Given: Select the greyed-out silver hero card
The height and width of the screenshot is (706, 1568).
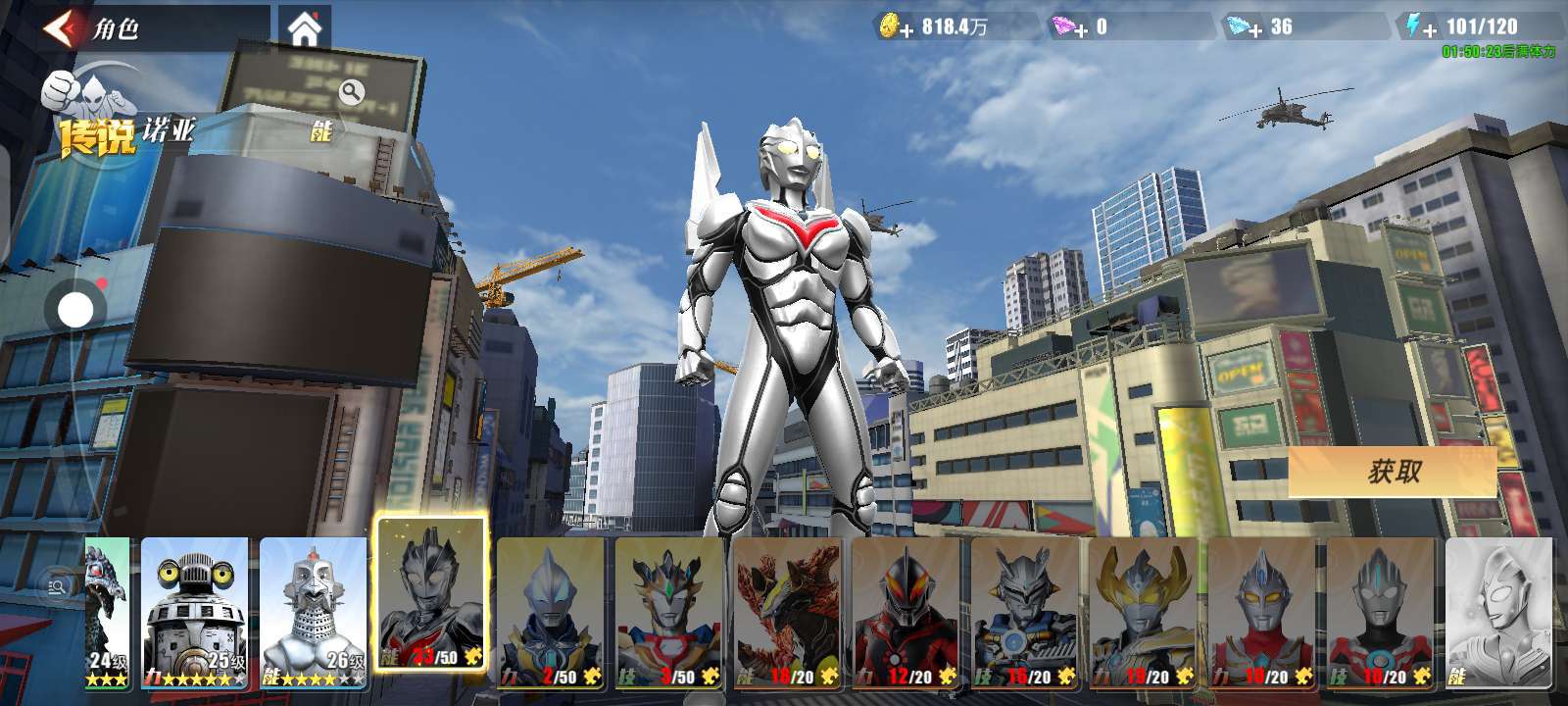Looking at the screenshot, I should click(x=1498, y=612).
